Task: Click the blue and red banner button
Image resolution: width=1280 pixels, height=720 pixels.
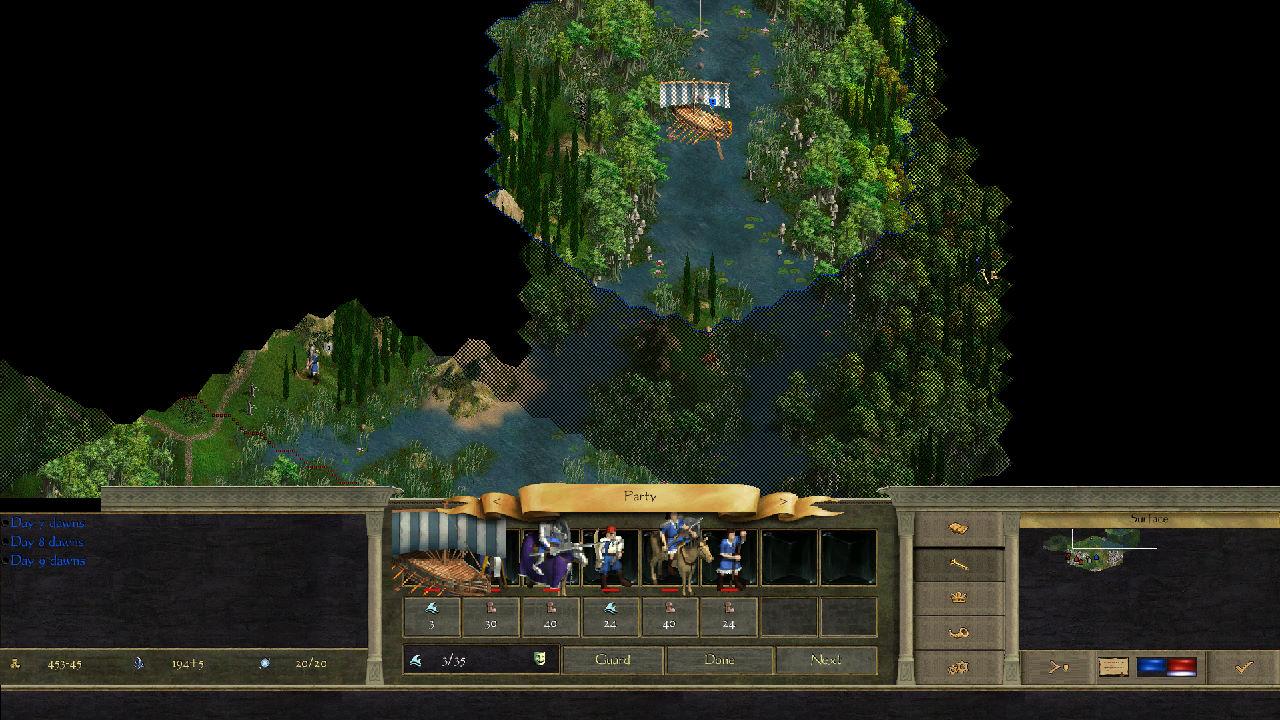Action: (1167, 667)
